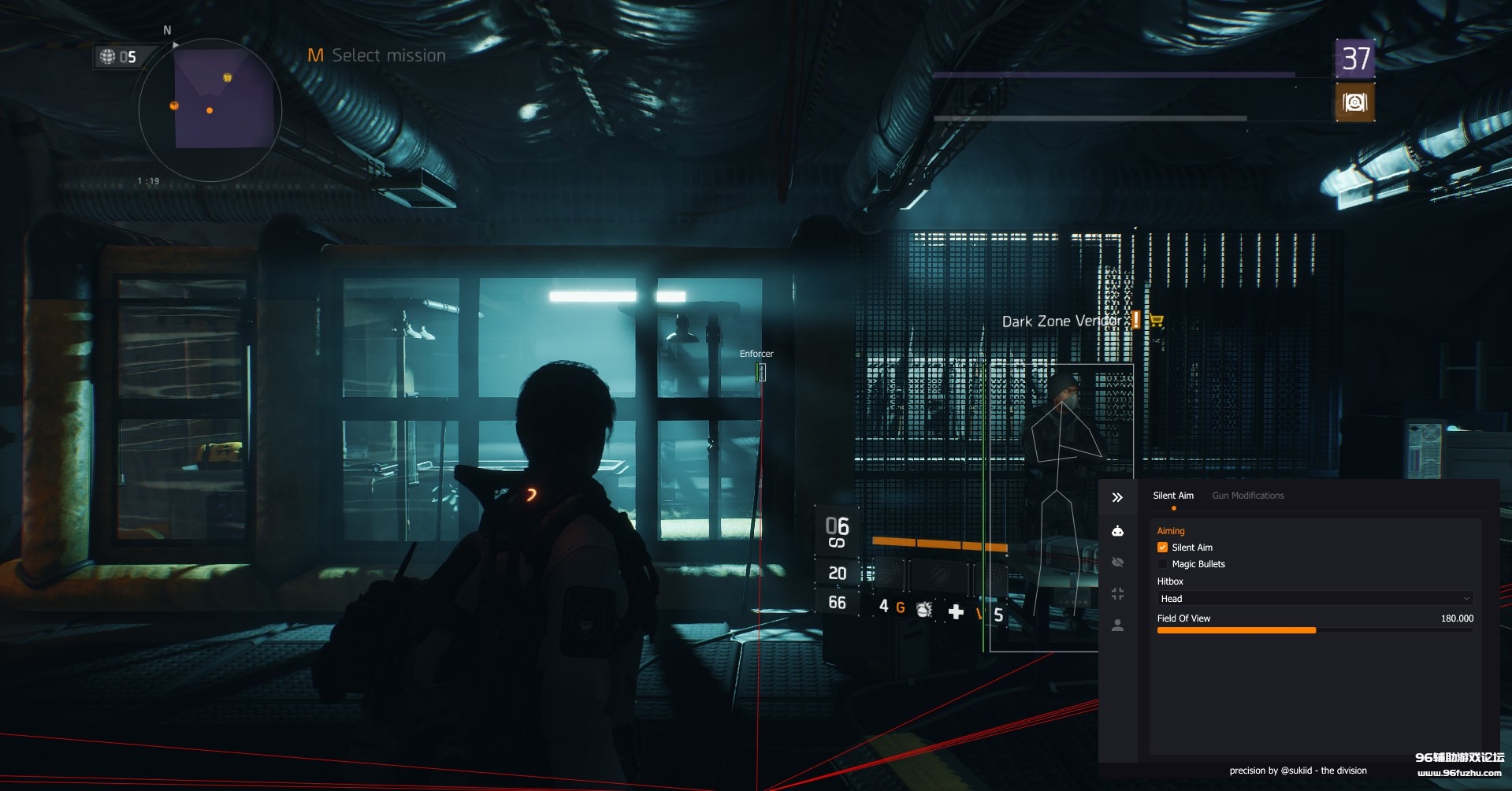1512x791 pixels.
Task: Select the Aimbot robot icon in the cheat sidebar
Action: tap(1117, 529)
